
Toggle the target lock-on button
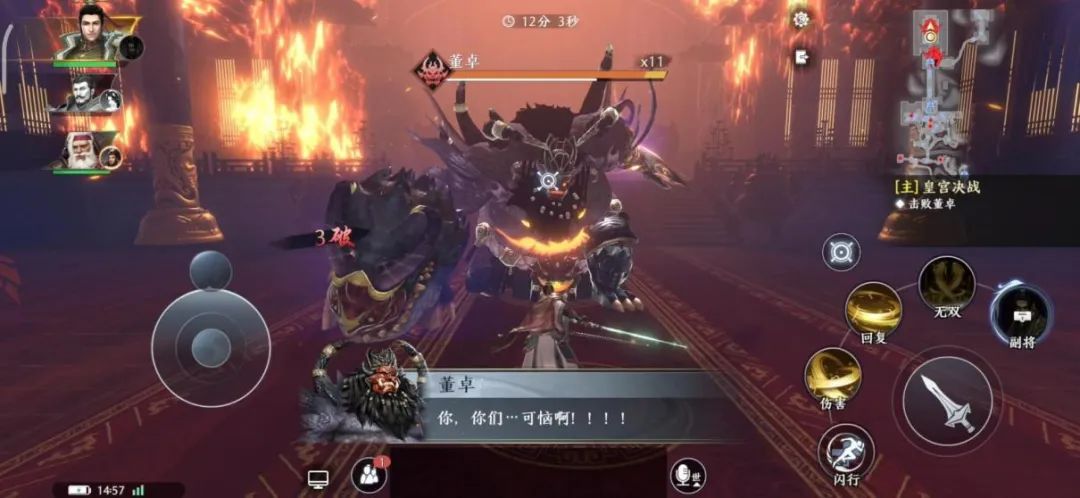tap(841, 251)
